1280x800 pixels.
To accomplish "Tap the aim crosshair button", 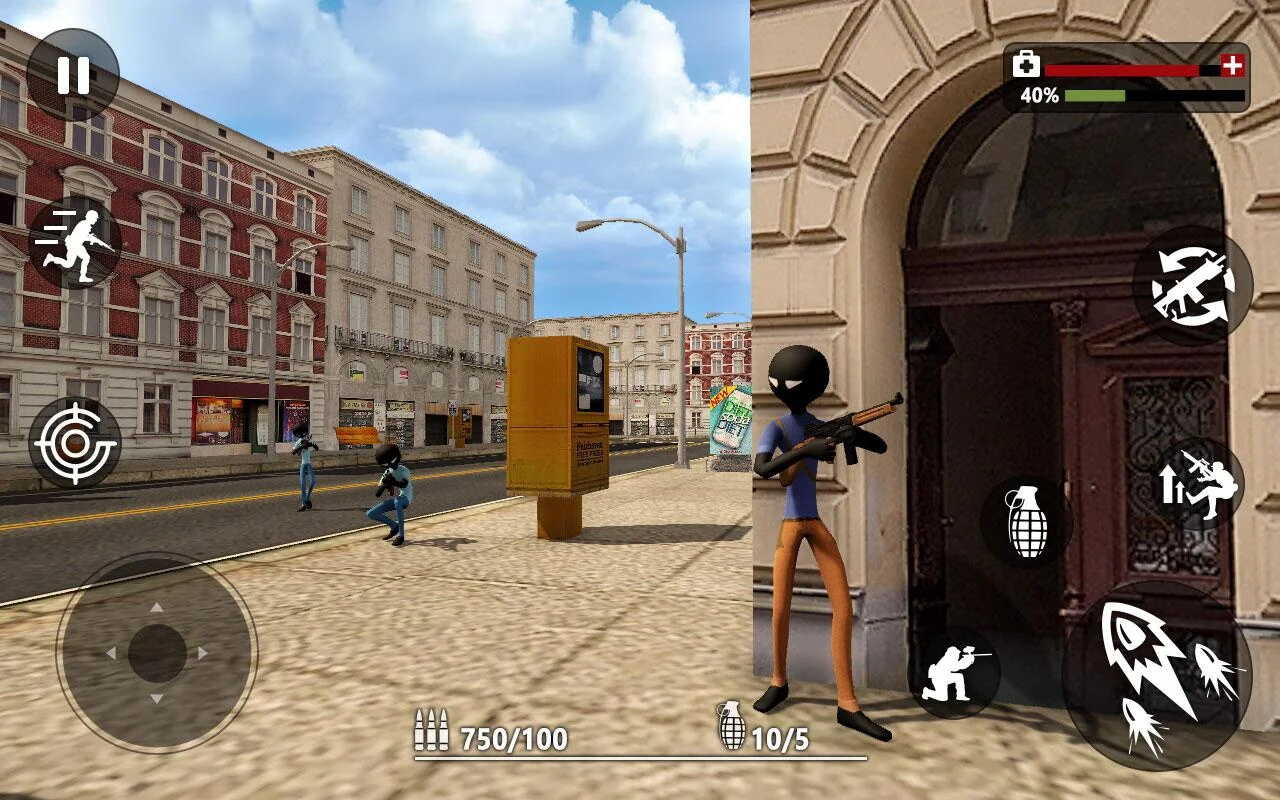I will pyautogui.click(x=75, y=442).
